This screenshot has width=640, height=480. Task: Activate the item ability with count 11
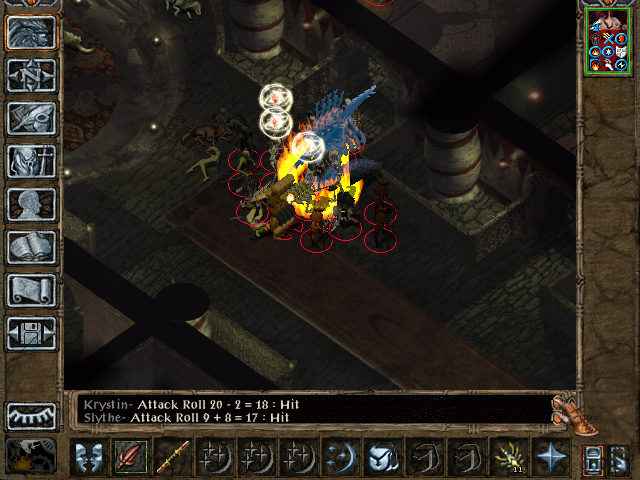(508, 457)
